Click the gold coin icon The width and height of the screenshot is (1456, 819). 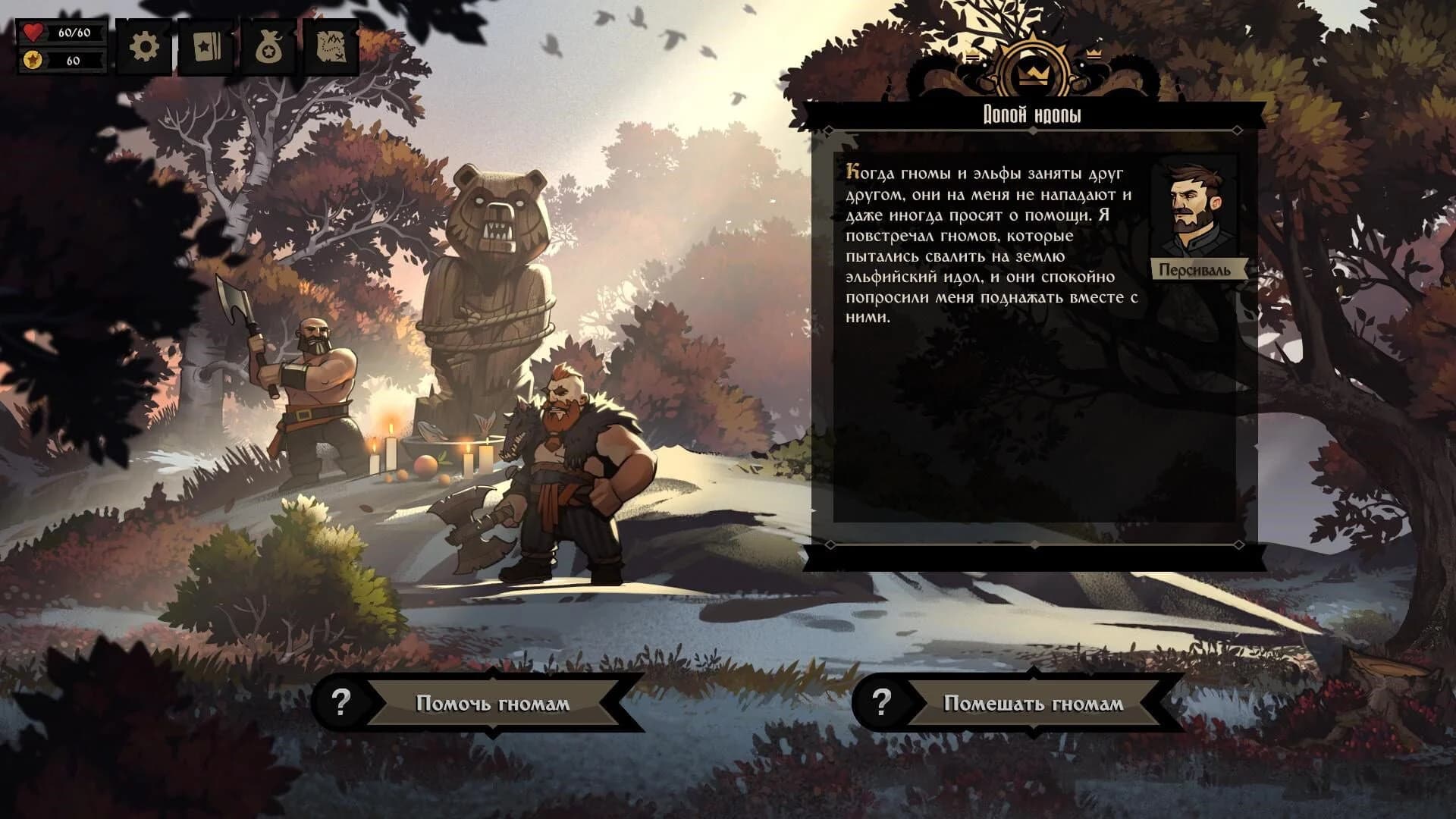click(x=32, y=58)
